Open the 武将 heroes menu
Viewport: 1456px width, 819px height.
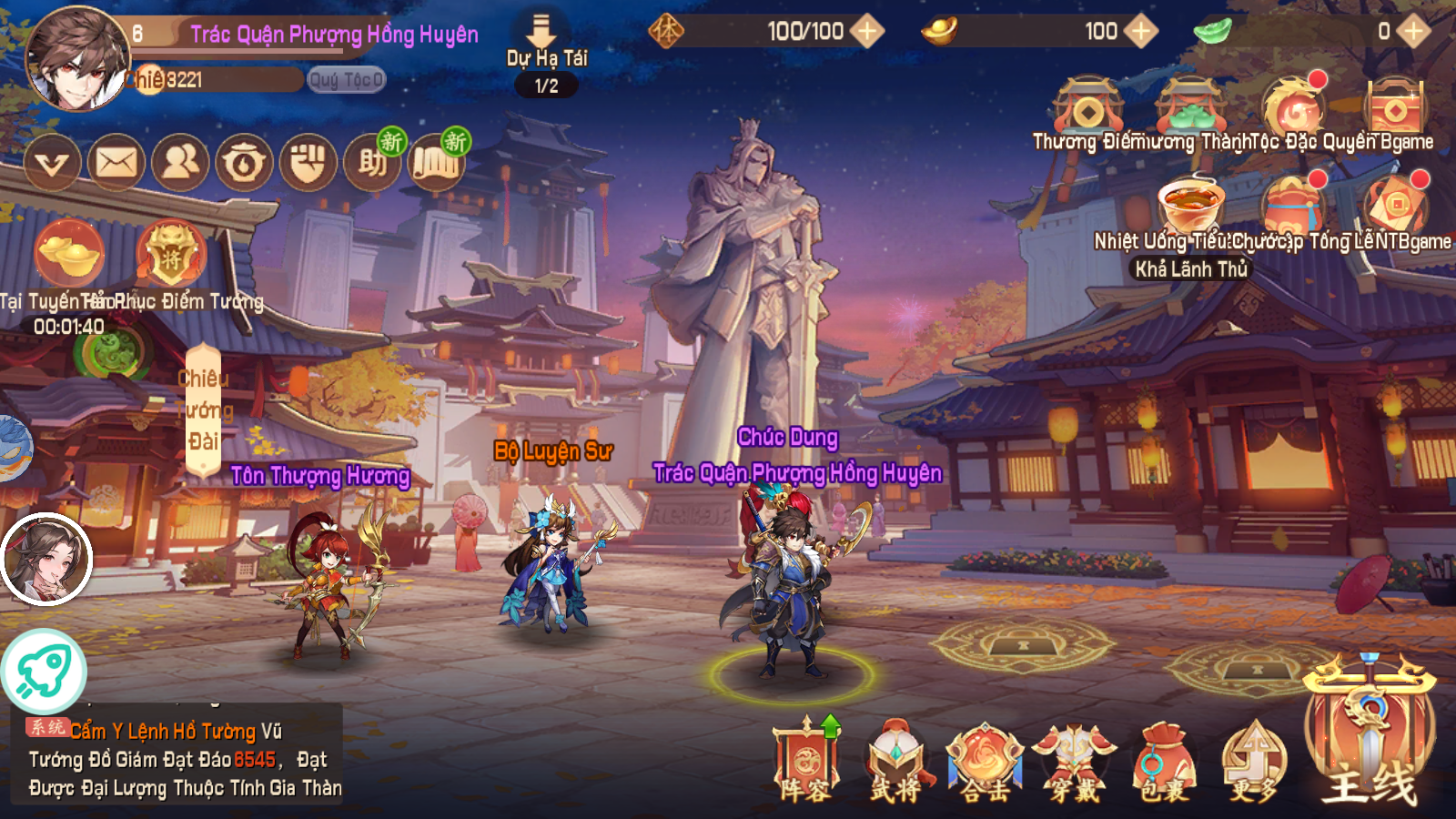pyautogui.click(x=895, y=760)
